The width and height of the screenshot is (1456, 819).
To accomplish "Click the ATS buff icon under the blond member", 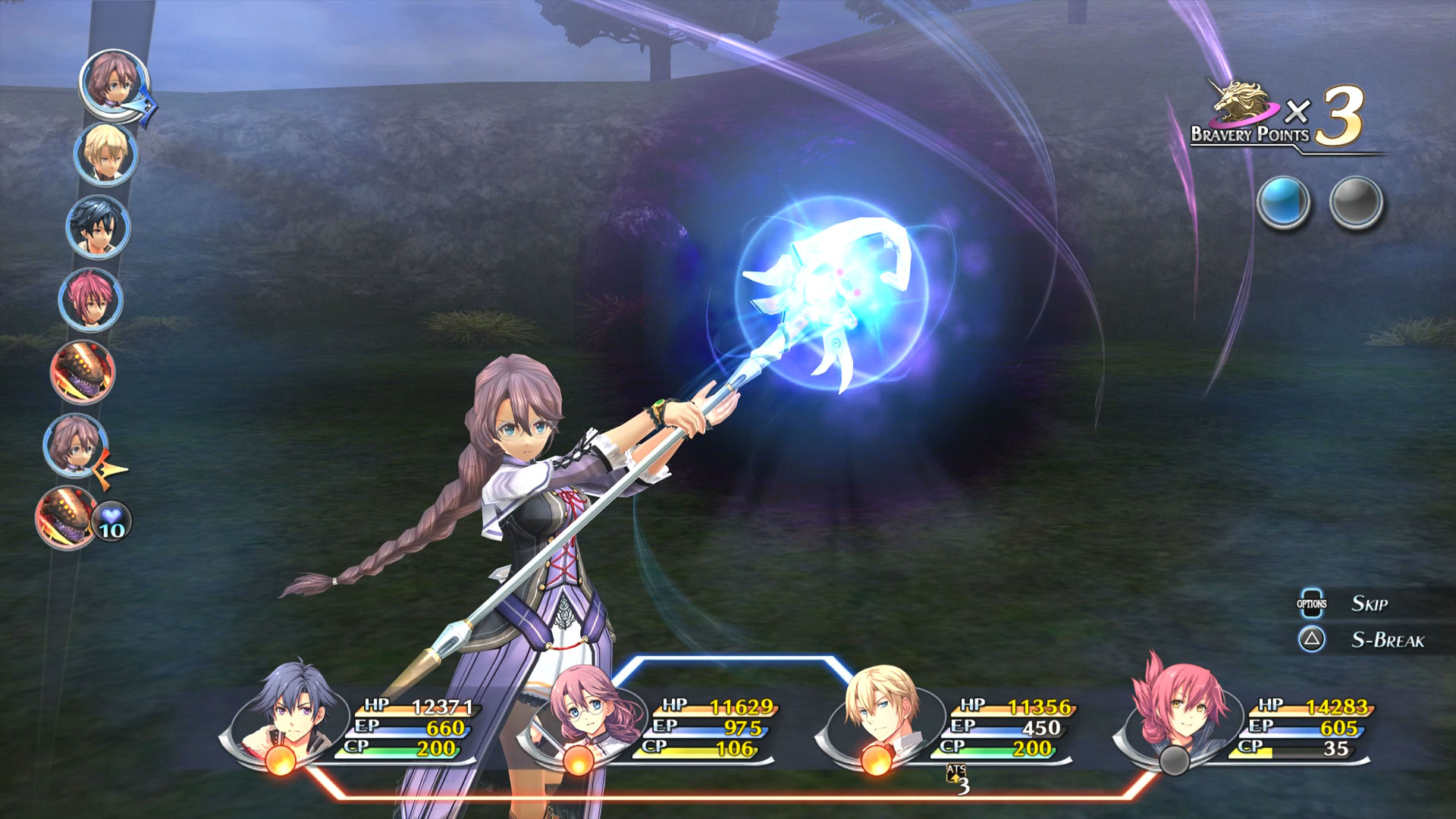I will tap(957, 779).
